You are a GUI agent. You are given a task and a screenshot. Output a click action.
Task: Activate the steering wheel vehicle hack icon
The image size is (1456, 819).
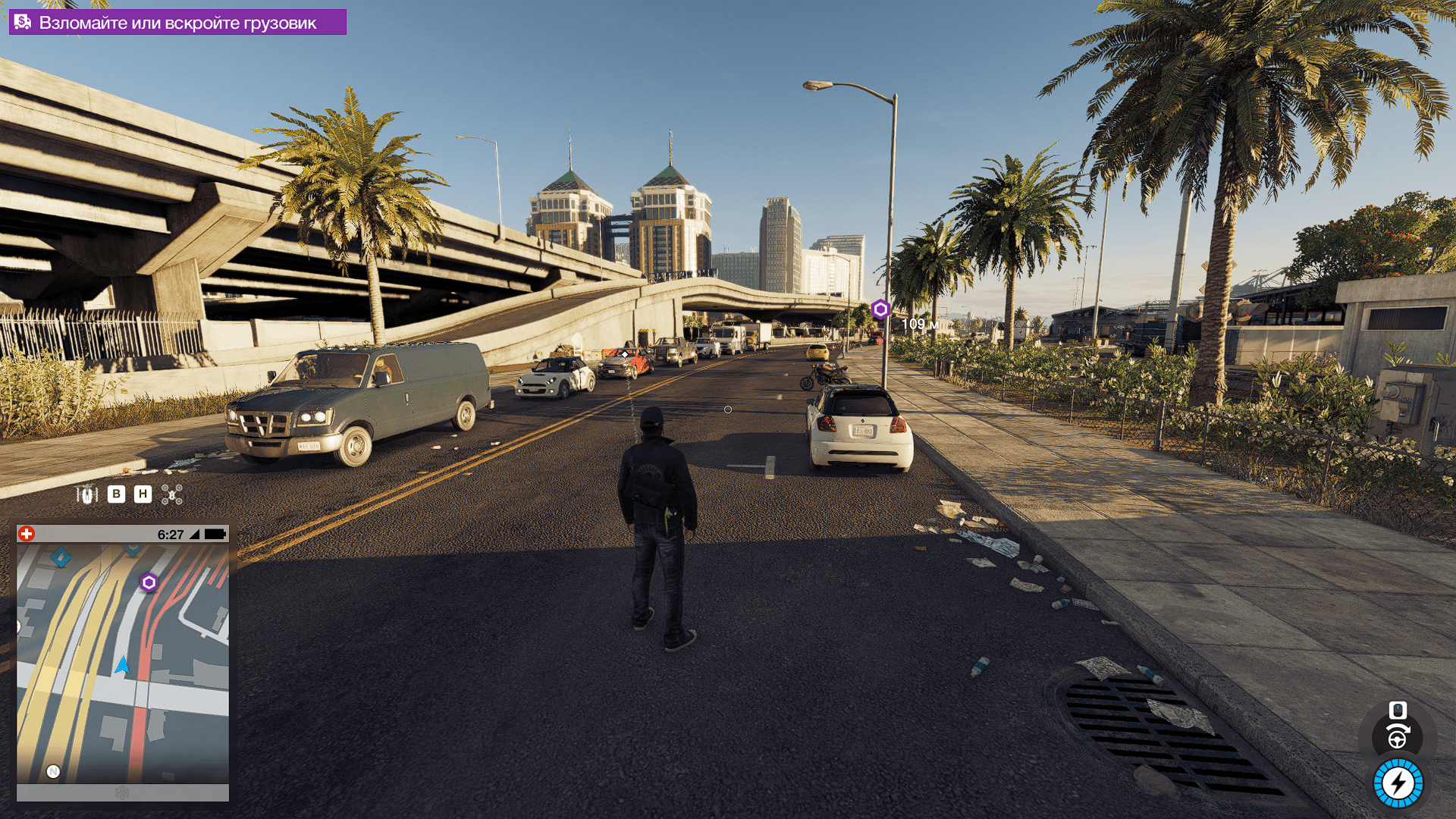1398,737
